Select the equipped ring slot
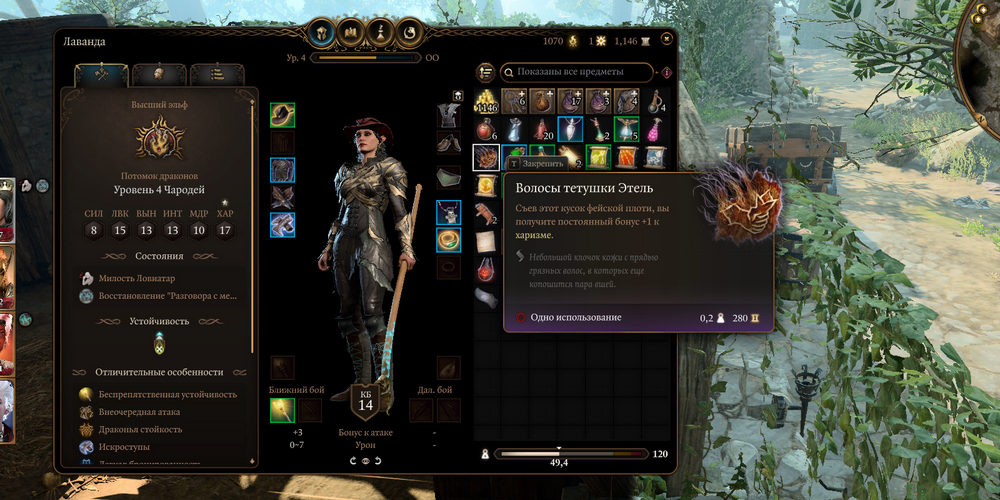1000x500 pixels. pyautogui.click(x=448, y=240)
